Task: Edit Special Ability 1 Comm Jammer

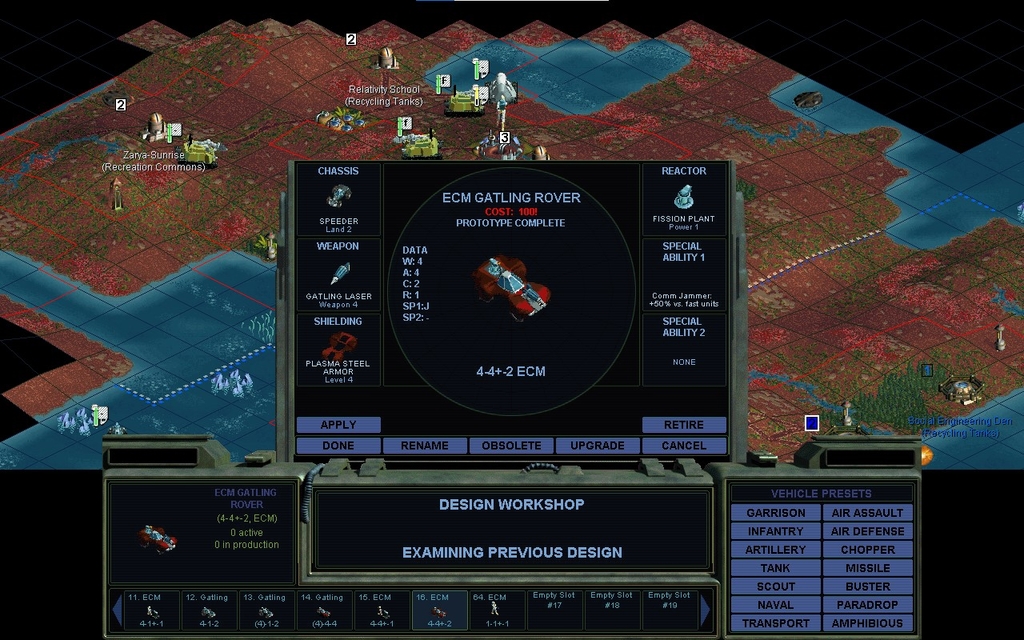Action: 684,275
